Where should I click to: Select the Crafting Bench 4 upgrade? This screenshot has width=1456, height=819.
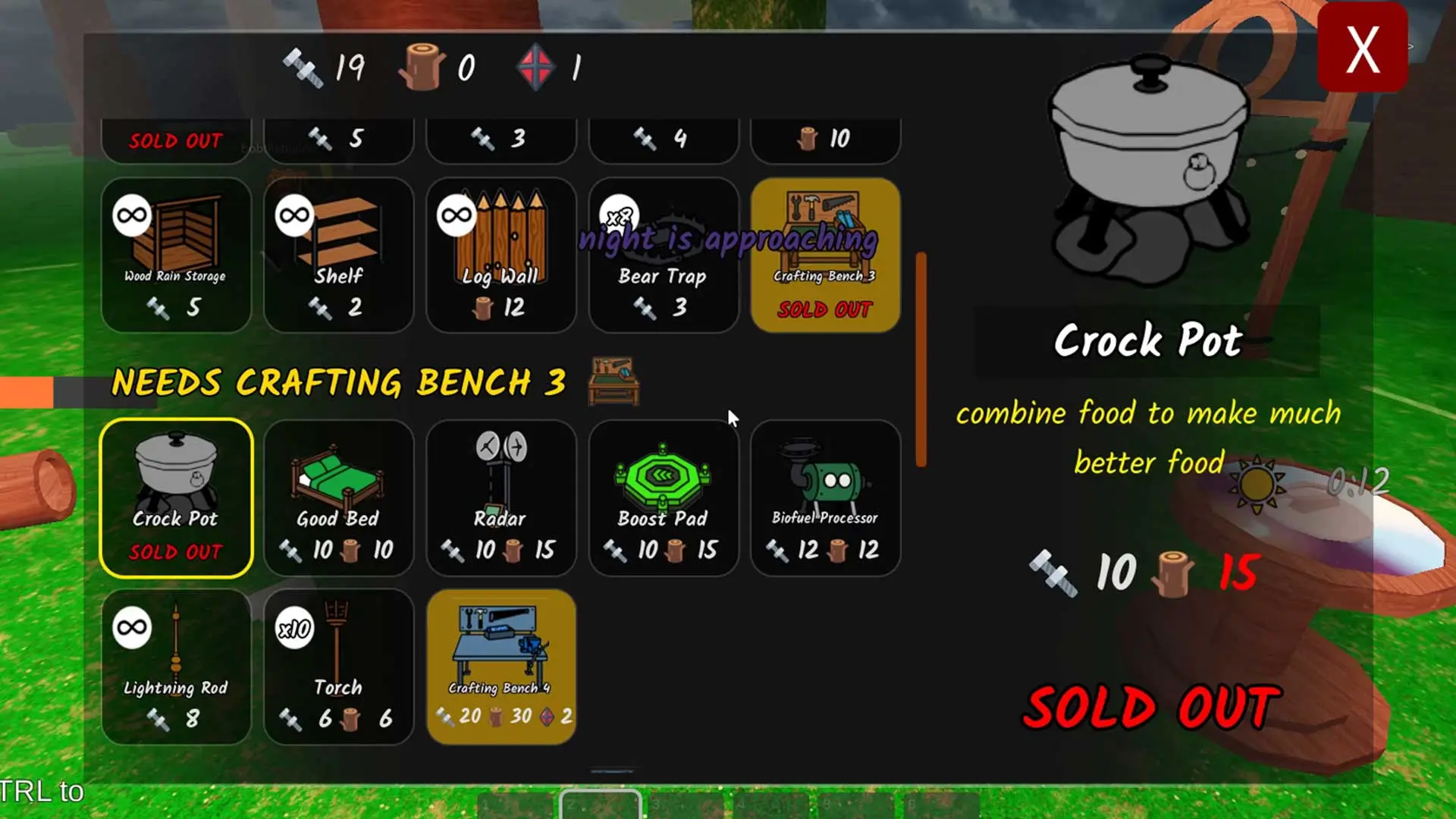[500, 666]
